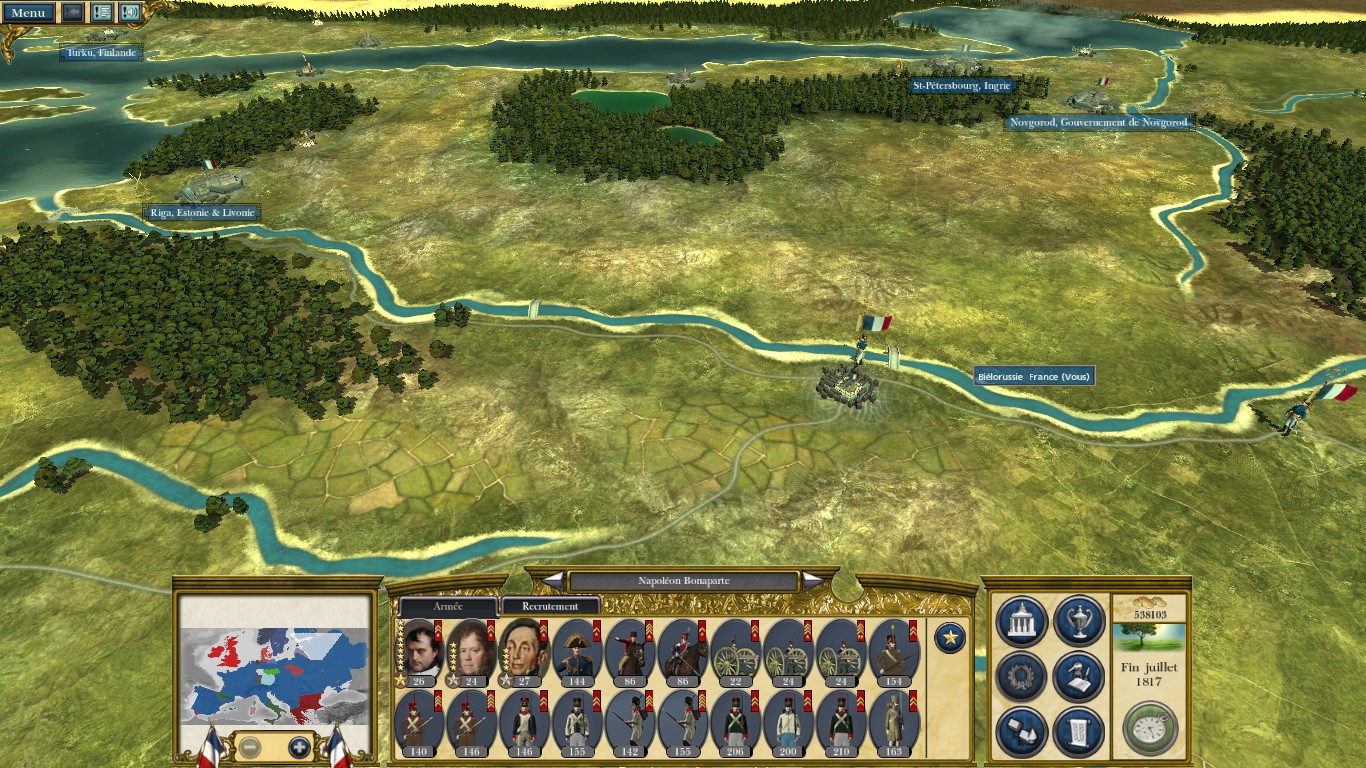Viewport: 1366px width, 768px height.
Task: Zoom in the minimap with plus button
Action: pyautogui.click(x=299, y=747)
